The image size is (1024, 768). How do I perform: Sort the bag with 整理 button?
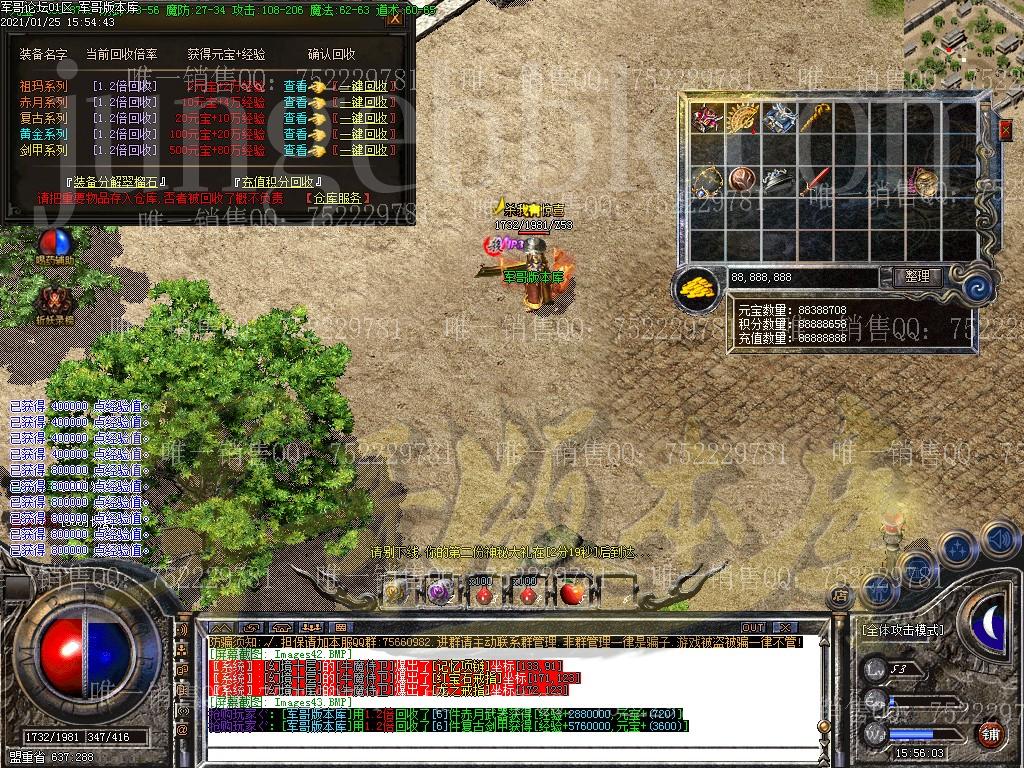tap(915, 277)
